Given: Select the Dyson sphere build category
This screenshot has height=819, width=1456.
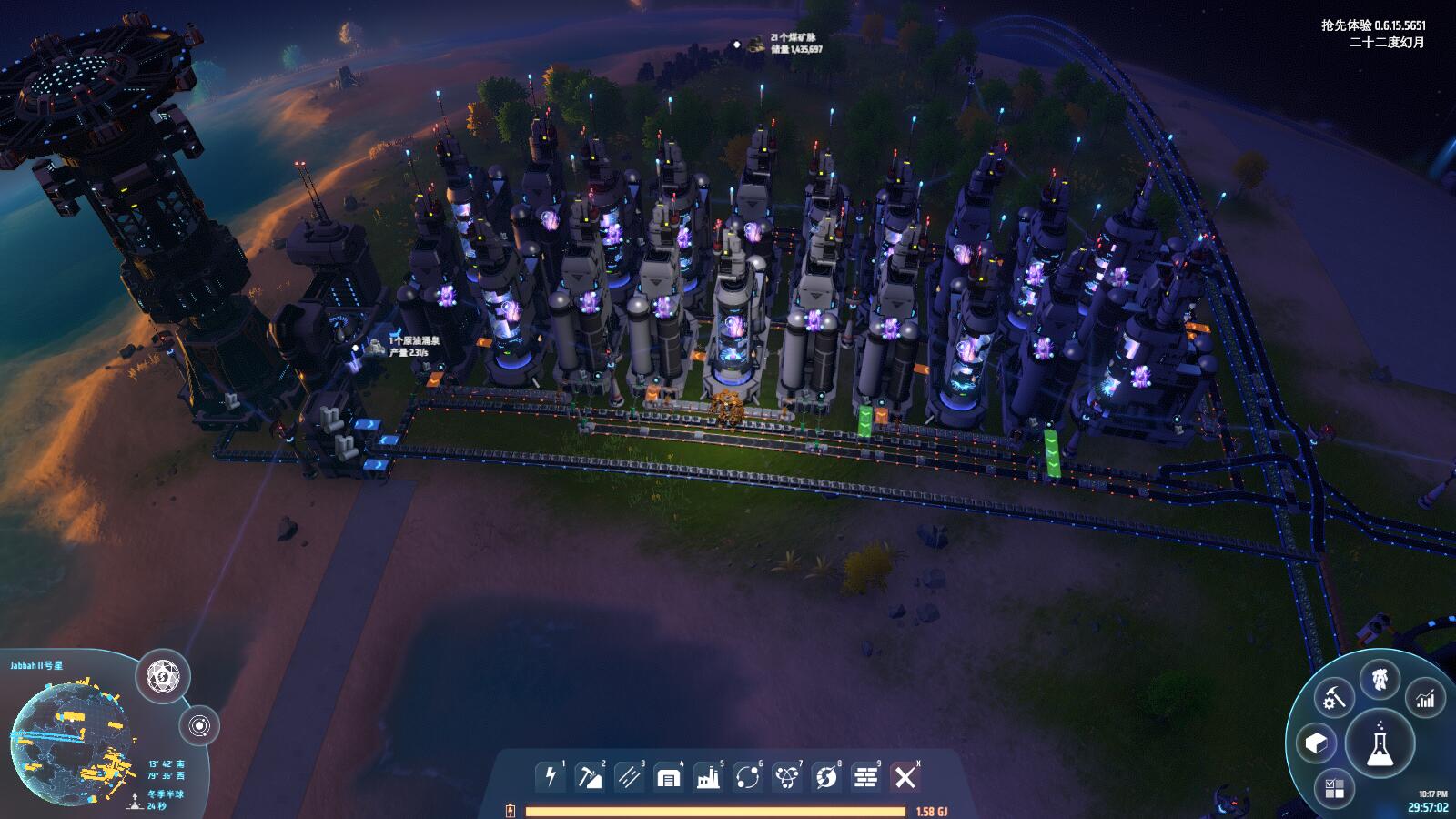Looking at the screenshot, I should coord(826,777).
